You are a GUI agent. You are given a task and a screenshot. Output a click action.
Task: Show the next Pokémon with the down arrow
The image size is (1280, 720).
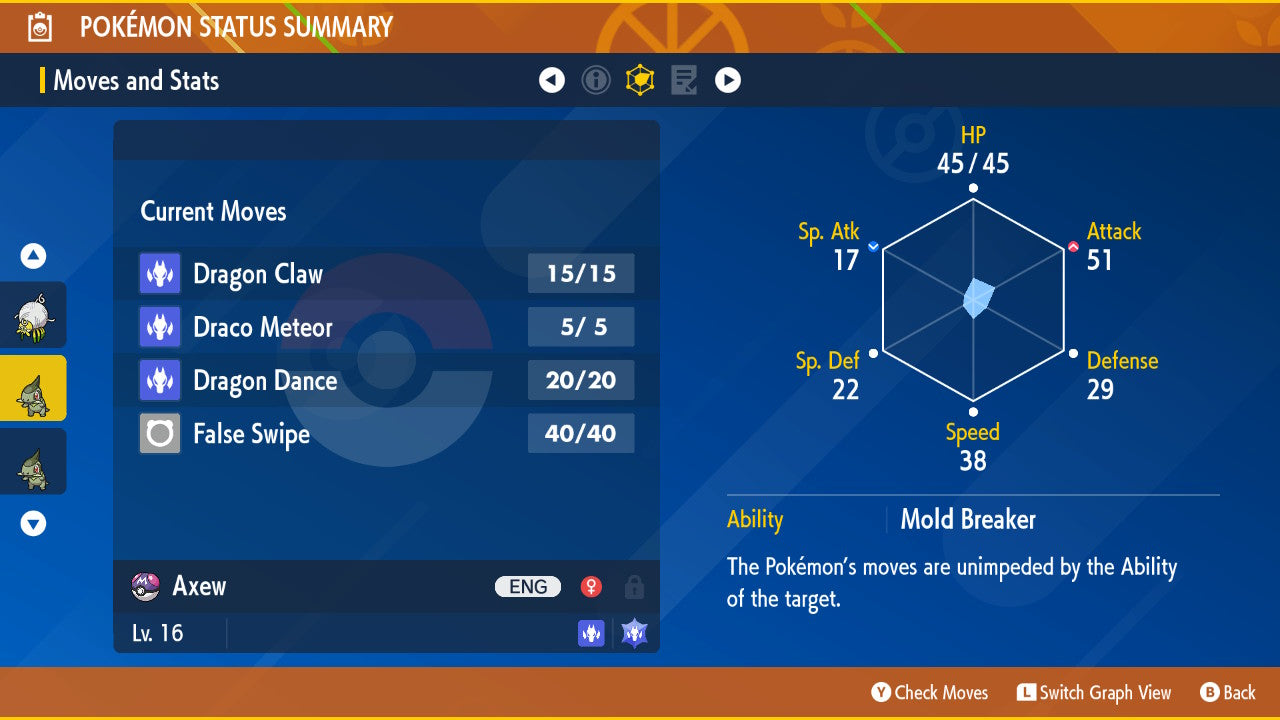[x=33, y=523]
